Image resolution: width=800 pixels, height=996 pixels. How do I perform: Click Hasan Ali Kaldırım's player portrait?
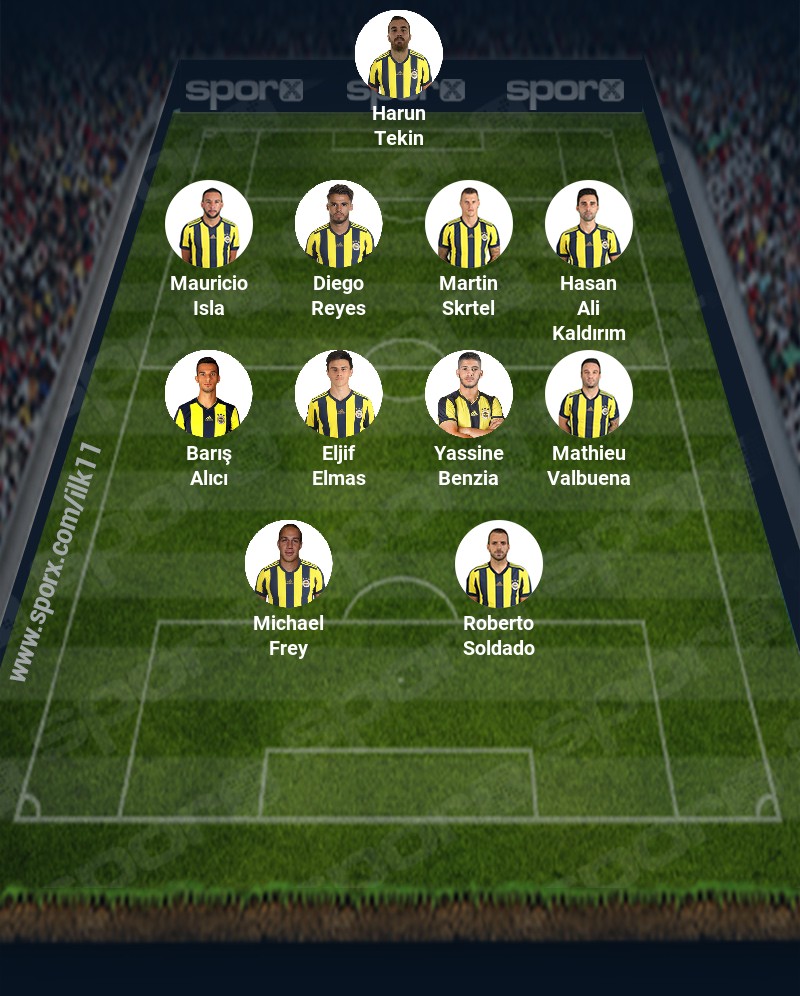589,224
